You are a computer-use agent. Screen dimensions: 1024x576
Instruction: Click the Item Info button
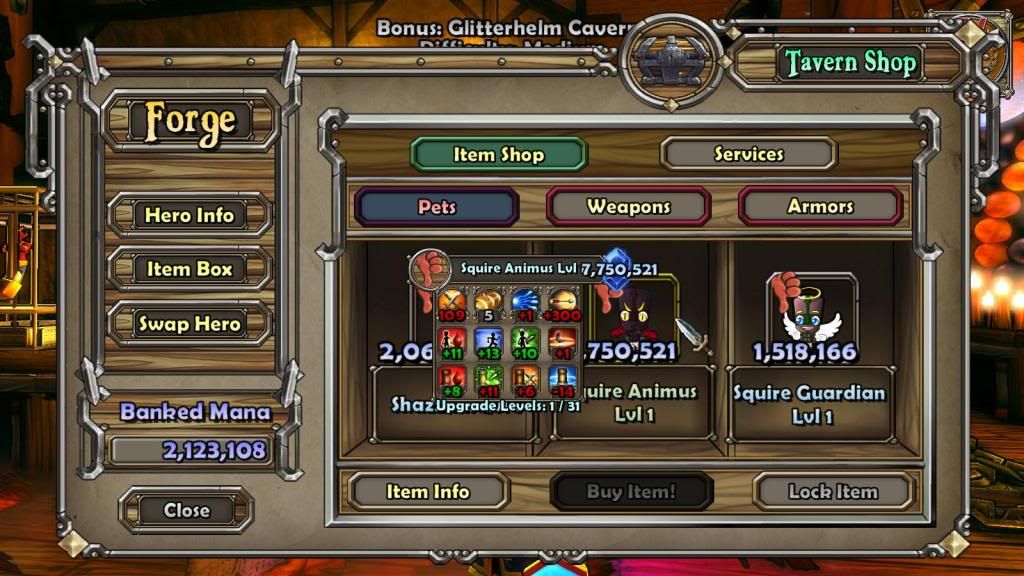pyautogui.click(x=428, y=492)
